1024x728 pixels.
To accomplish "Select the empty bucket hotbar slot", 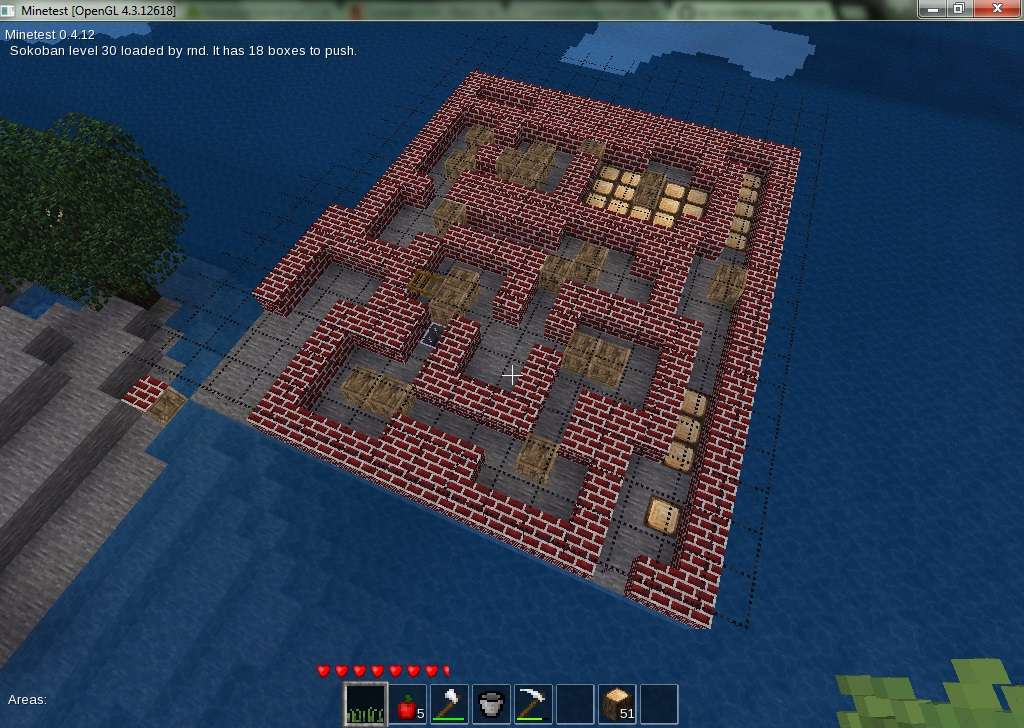I will pos(491,704).
